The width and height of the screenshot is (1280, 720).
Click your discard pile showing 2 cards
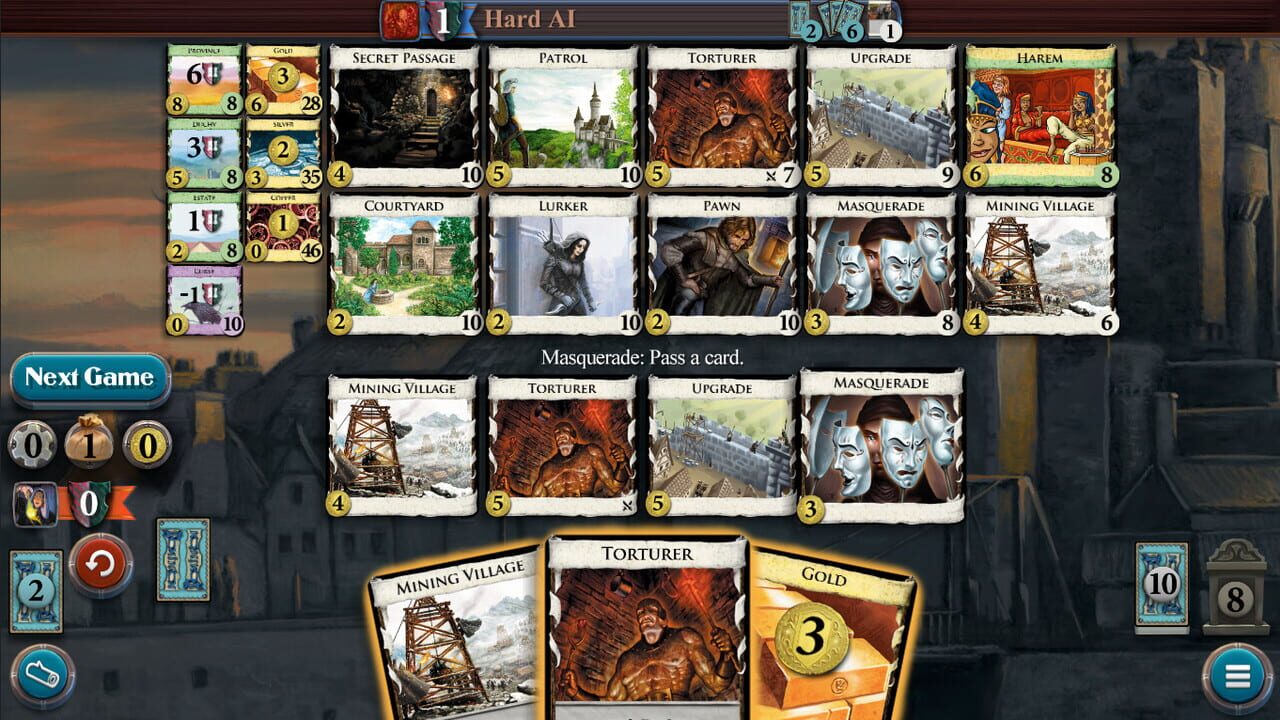[37, 592]
